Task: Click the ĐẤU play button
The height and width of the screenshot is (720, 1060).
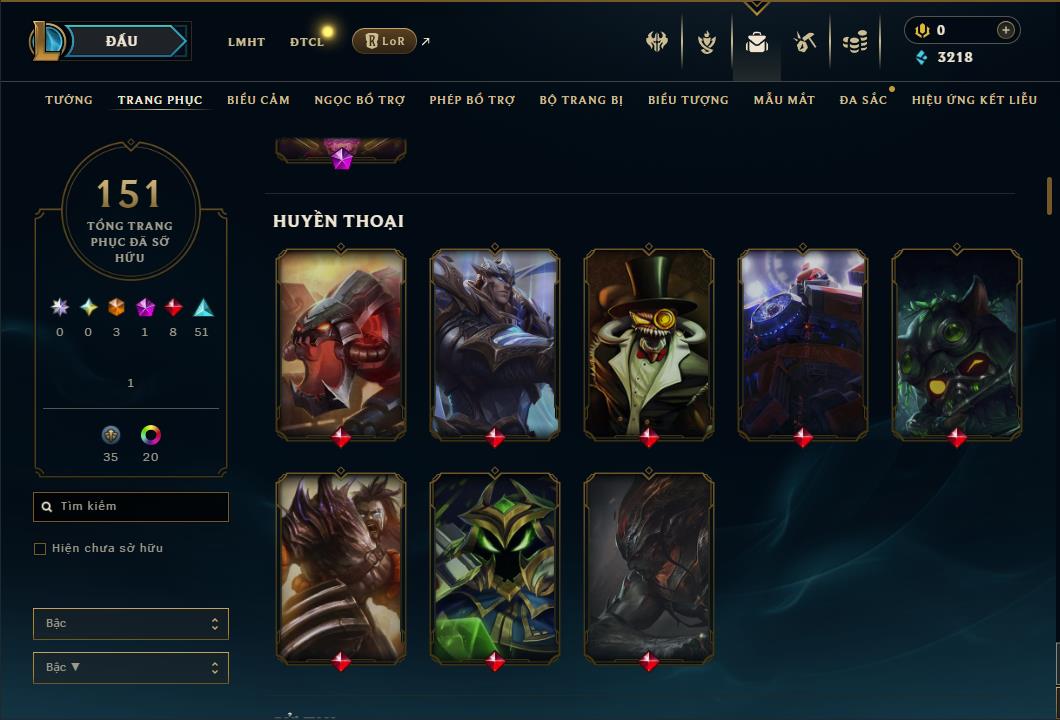Action: click(x=121, y=41)
